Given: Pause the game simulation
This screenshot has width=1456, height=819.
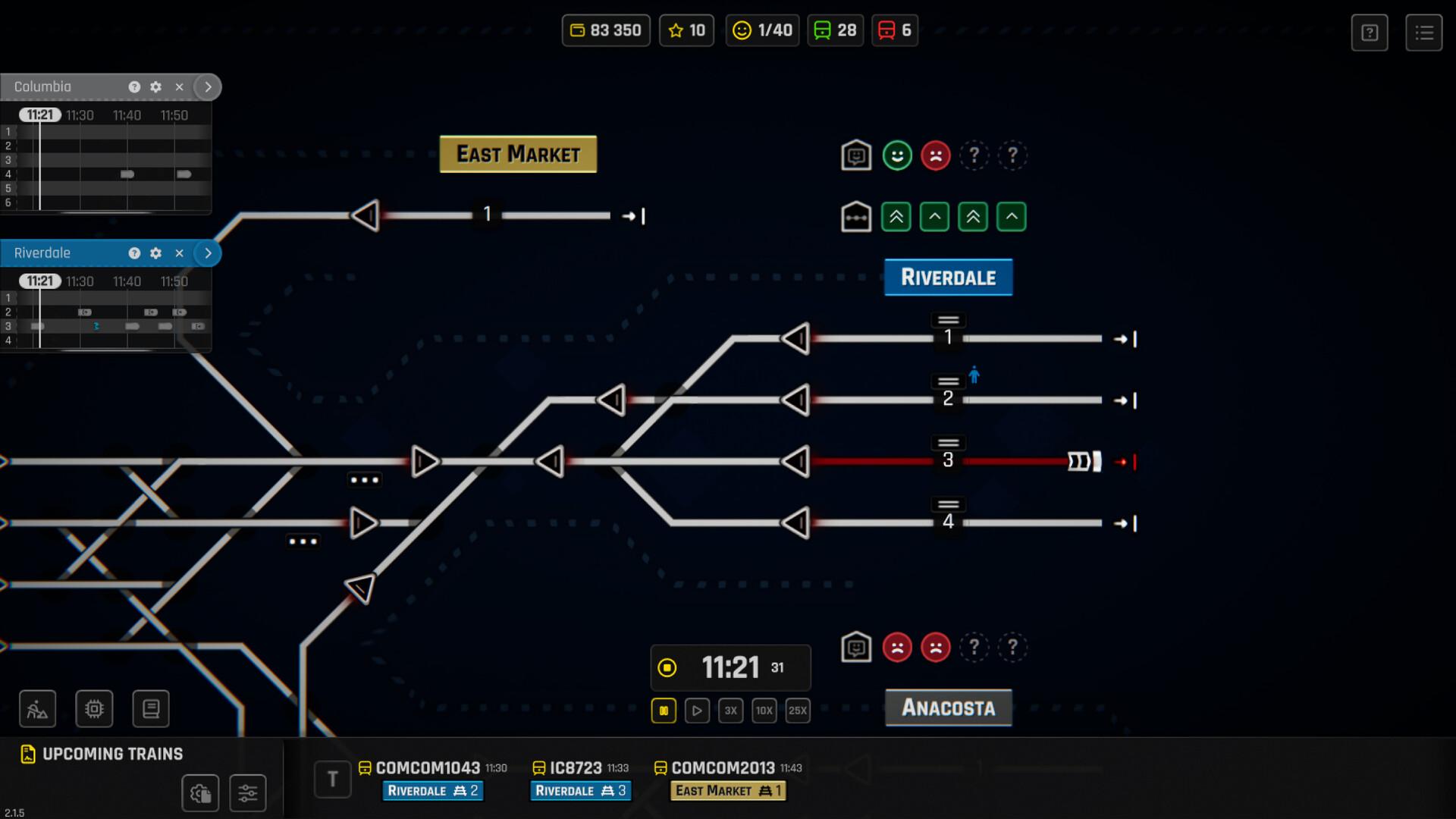Looking at the screenshot, I should [664, 711].
